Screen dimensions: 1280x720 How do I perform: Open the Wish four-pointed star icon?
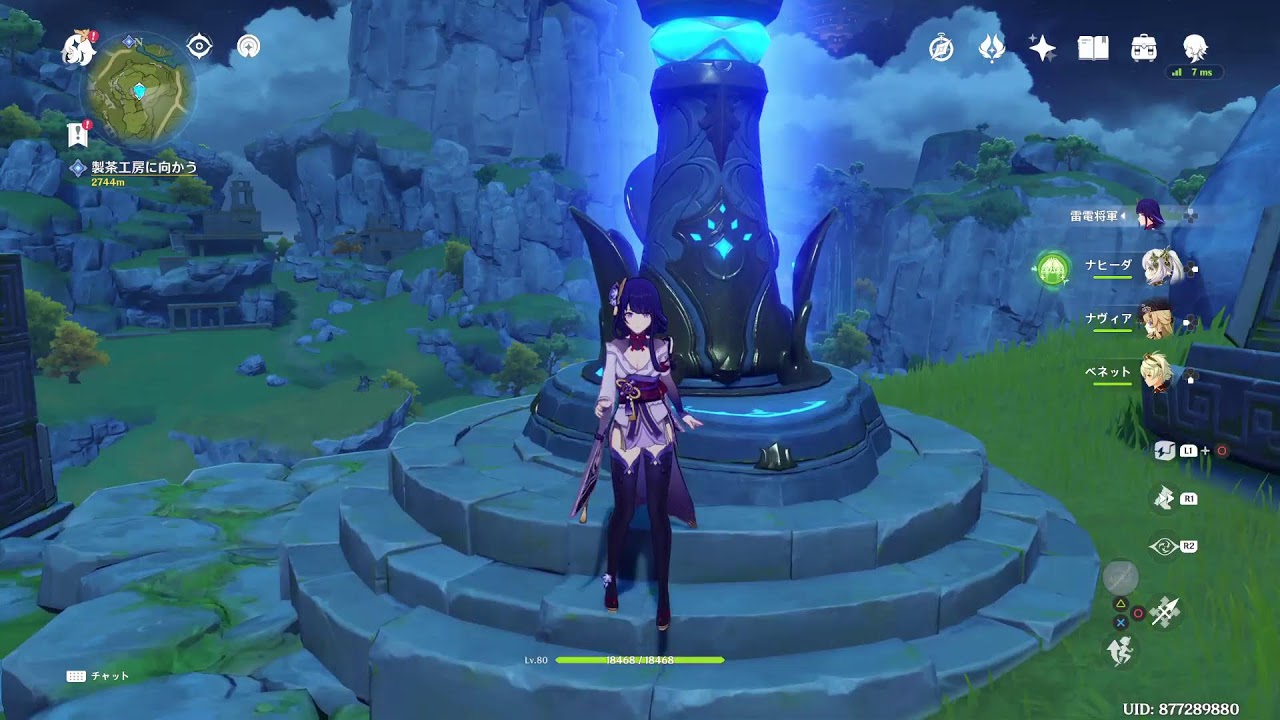click(1042, 48)
